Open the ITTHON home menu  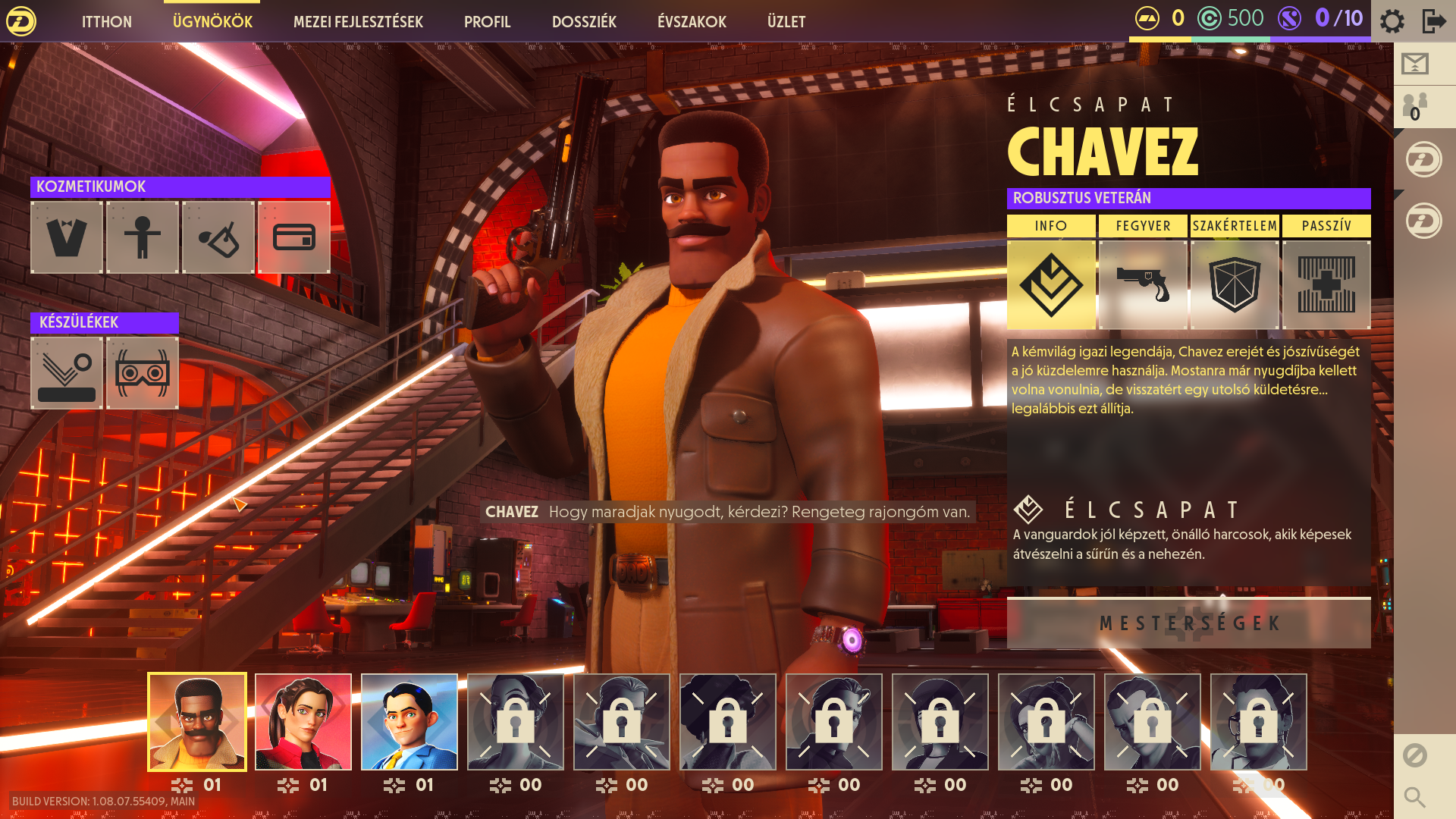click(106, 22)
